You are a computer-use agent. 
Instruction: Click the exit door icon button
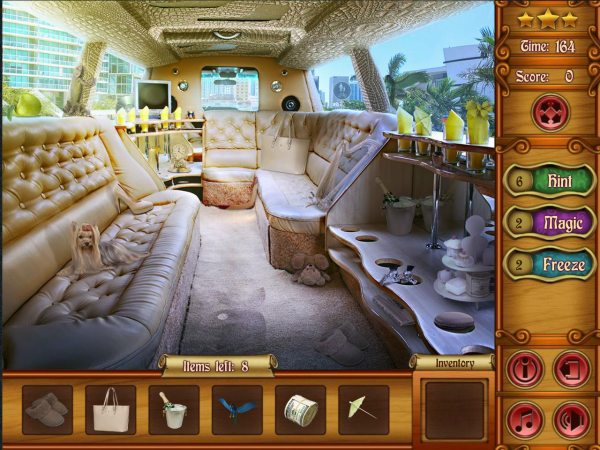point(572,368)
